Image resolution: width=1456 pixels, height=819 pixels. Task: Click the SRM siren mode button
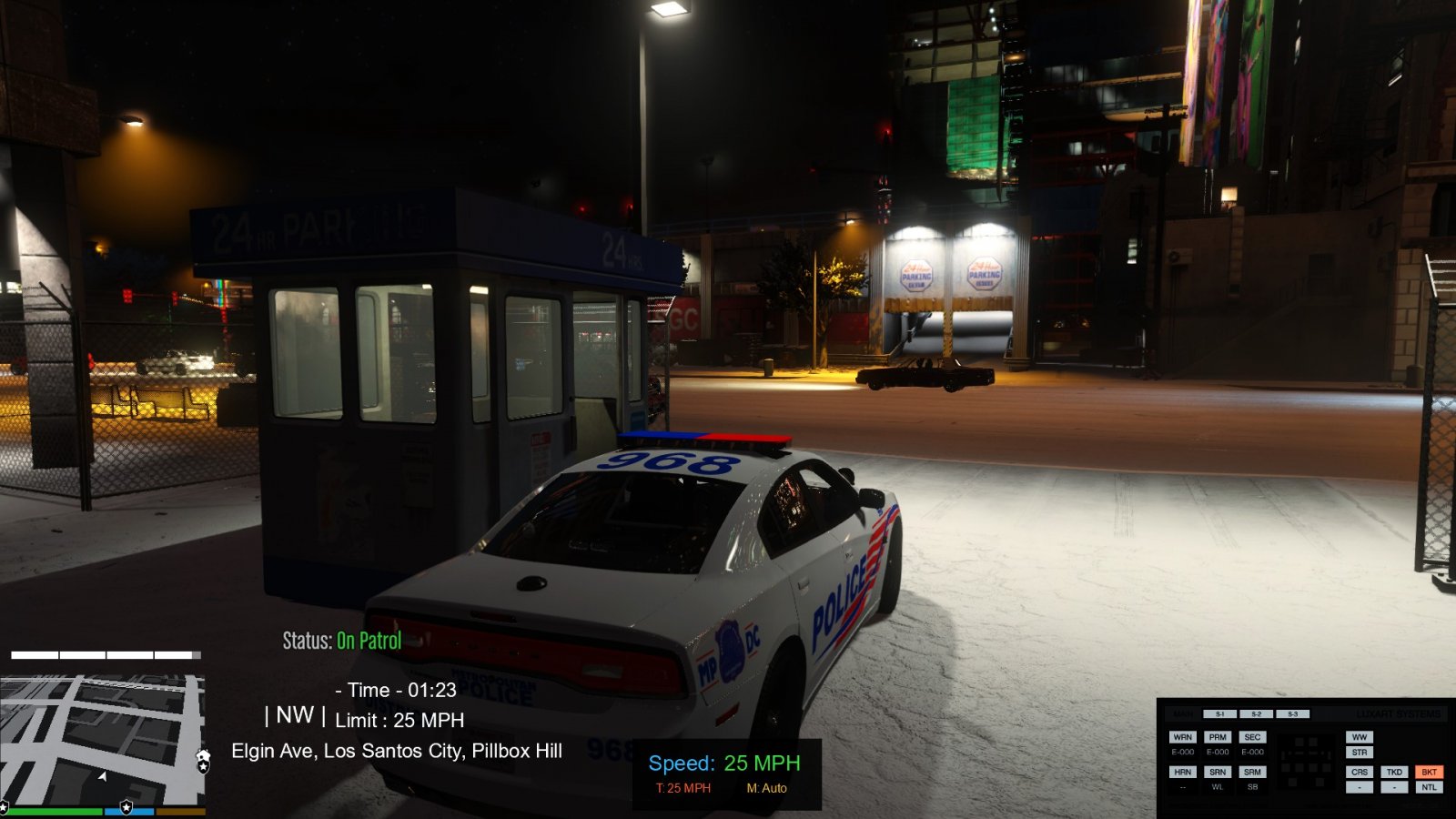(x=1252, y=772)
